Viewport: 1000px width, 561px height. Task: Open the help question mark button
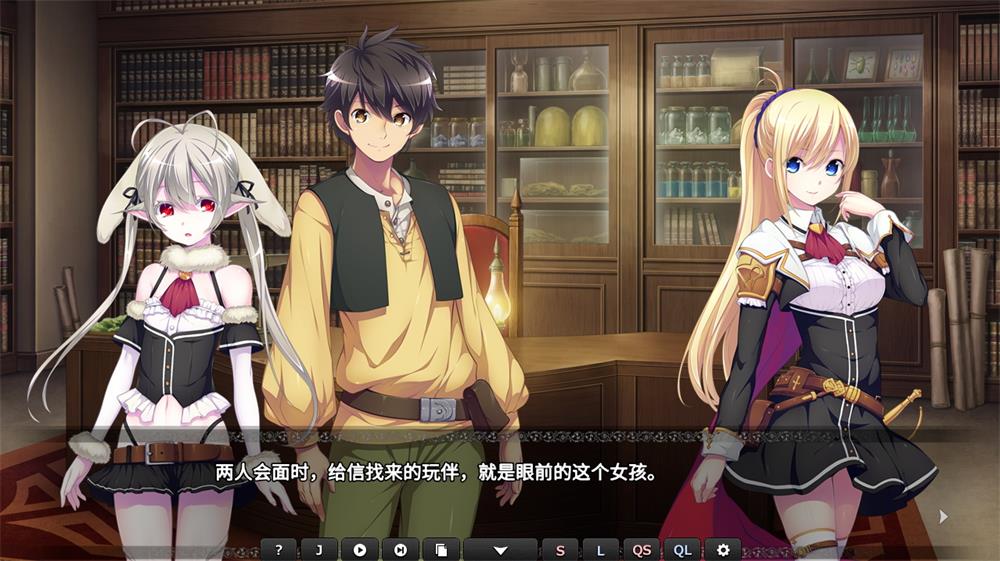[279, 549]
